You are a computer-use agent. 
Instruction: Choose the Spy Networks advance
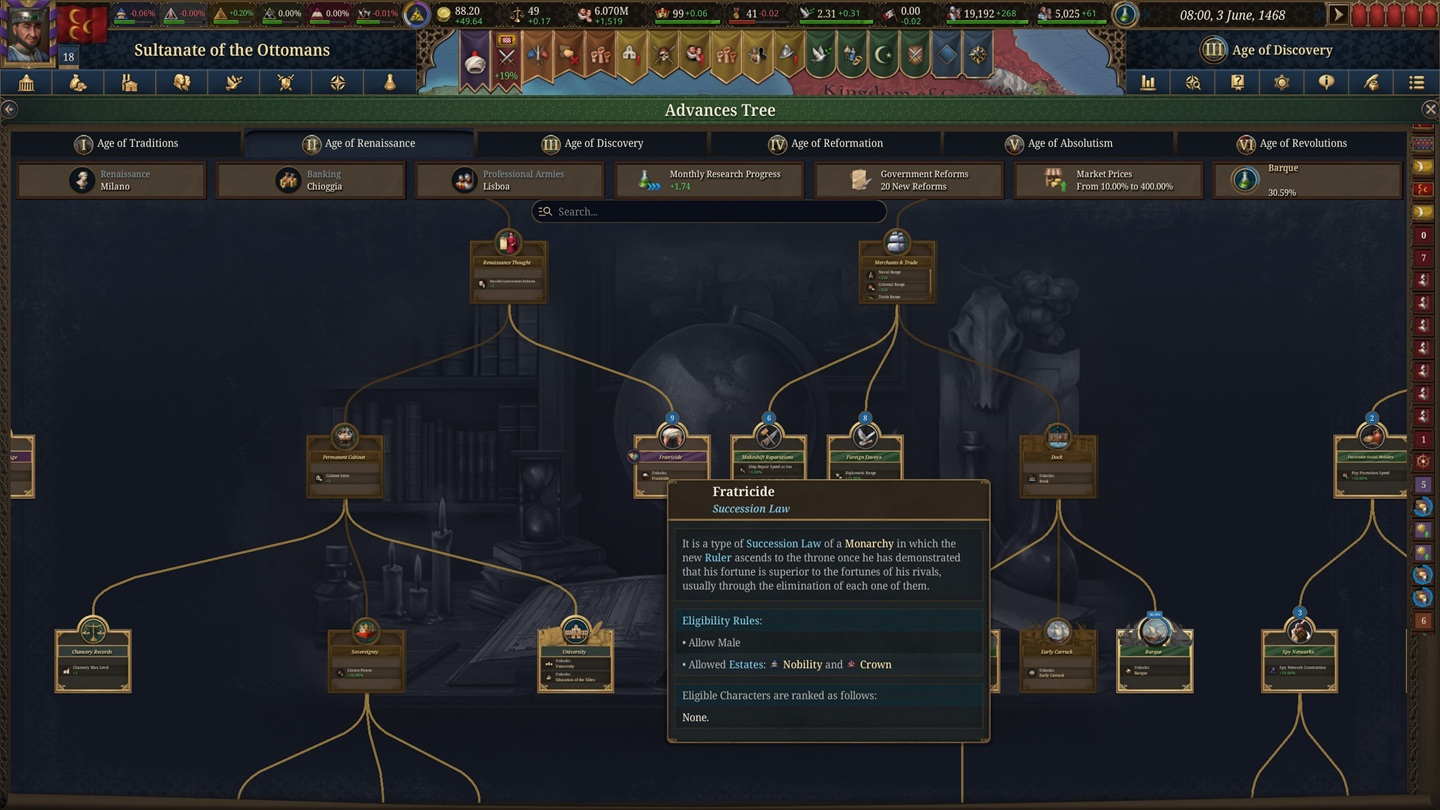pyautogui.click(x=1299, y=657)
